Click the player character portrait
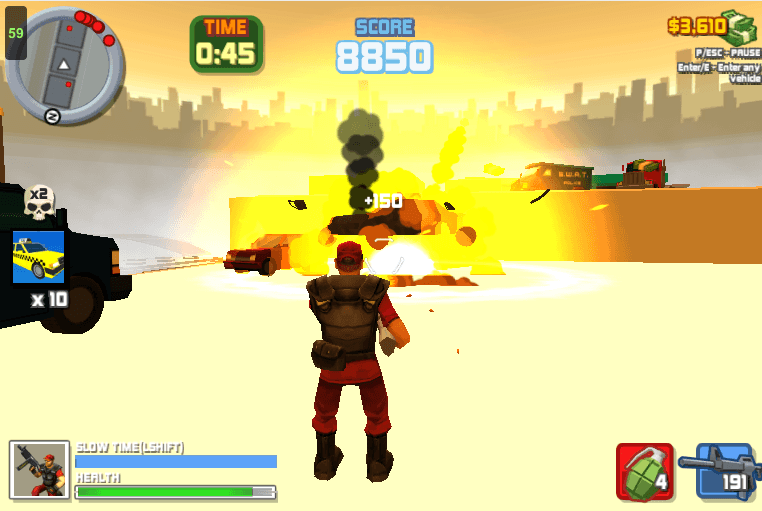 [40, 469]
